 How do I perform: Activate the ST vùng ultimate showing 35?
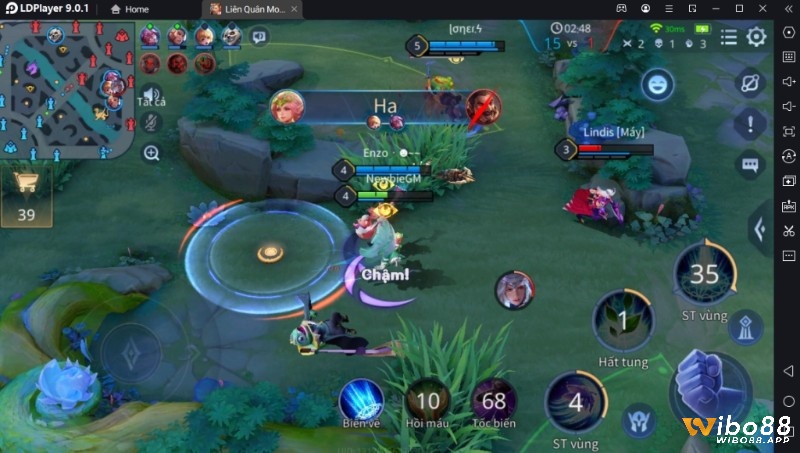click(x=703, y=274)
